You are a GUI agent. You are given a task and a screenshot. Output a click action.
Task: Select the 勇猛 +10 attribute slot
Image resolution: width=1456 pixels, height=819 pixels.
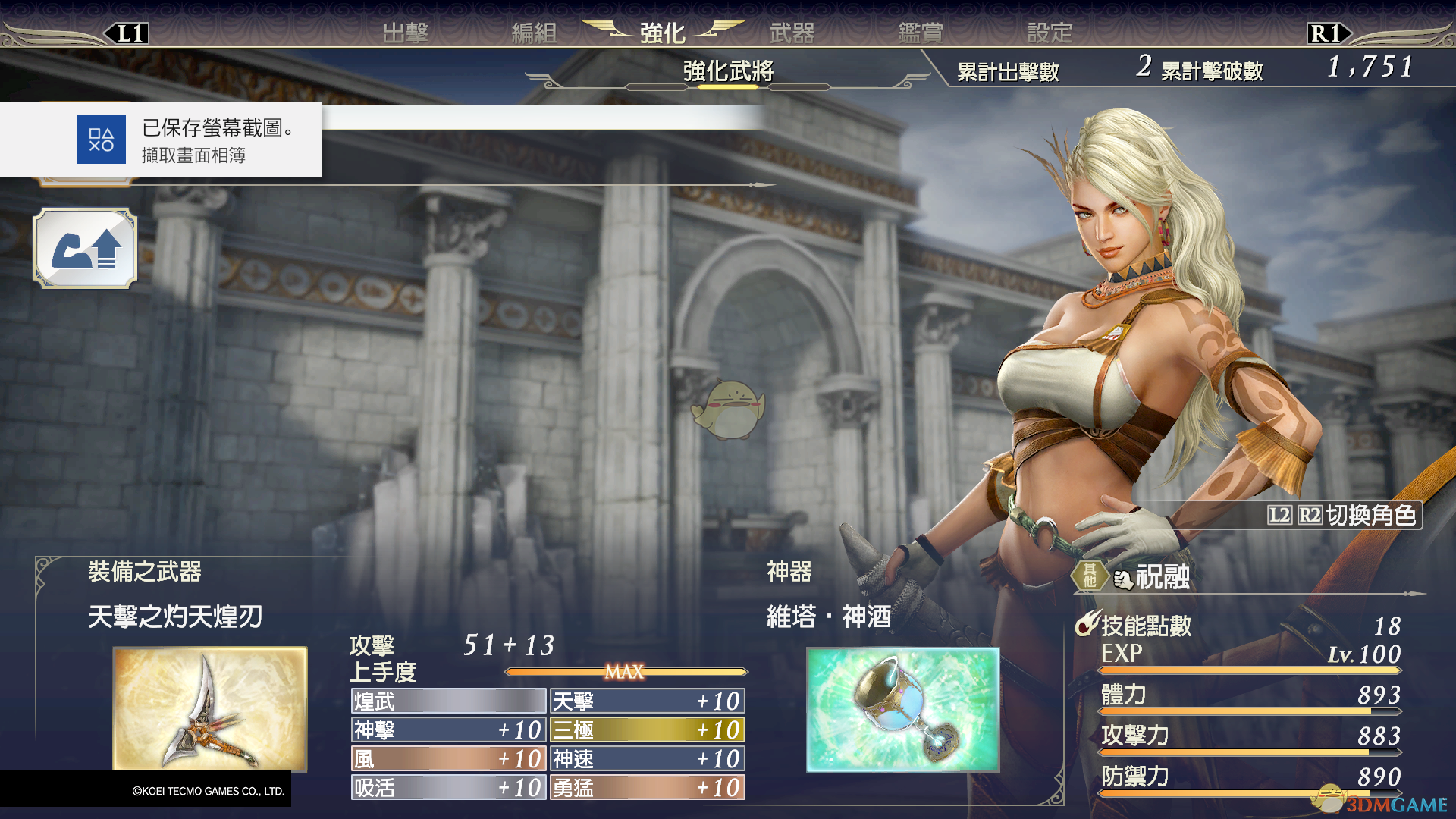click(x=647, y=787)
